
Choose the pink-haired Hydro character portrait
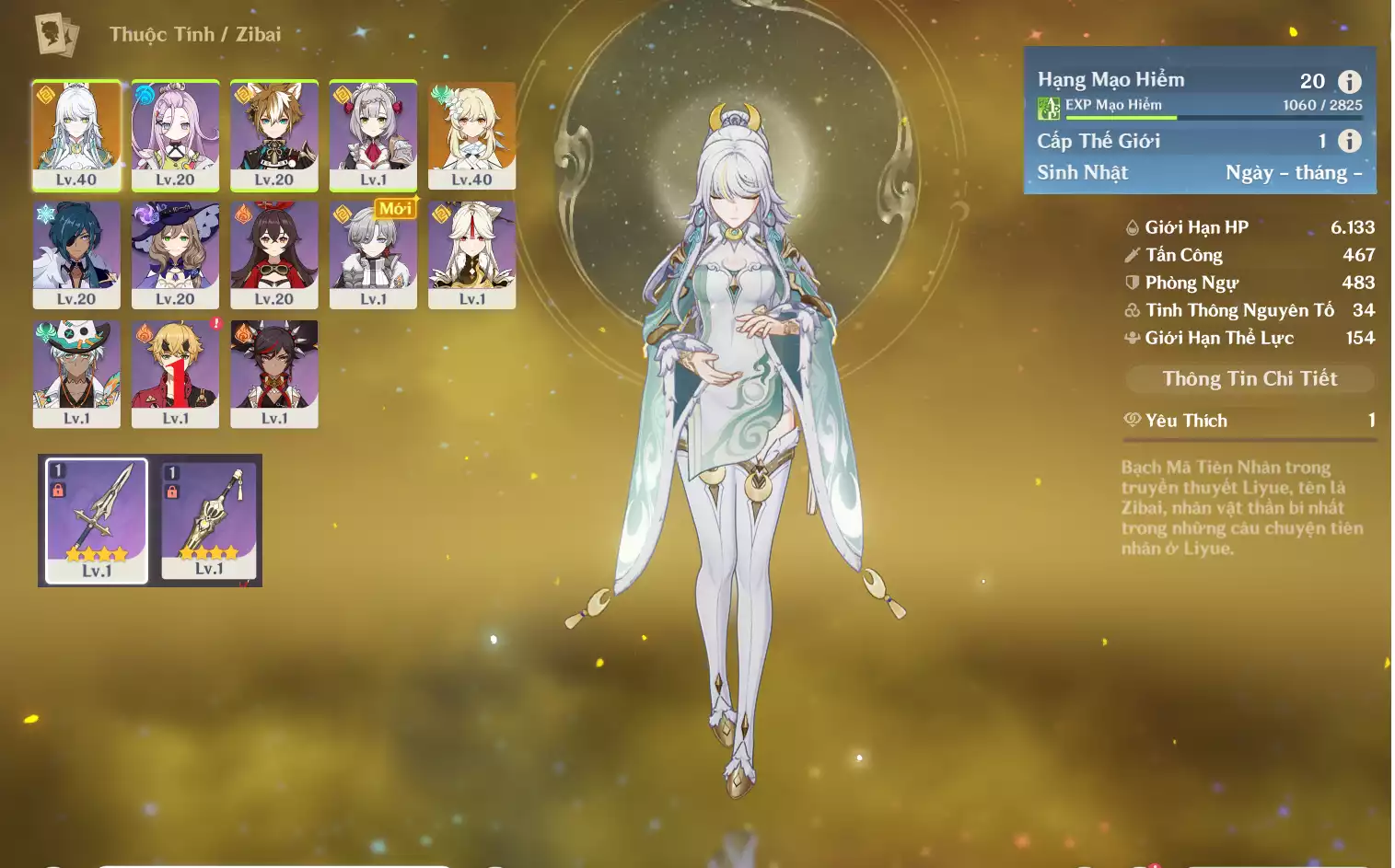(175, 134)
